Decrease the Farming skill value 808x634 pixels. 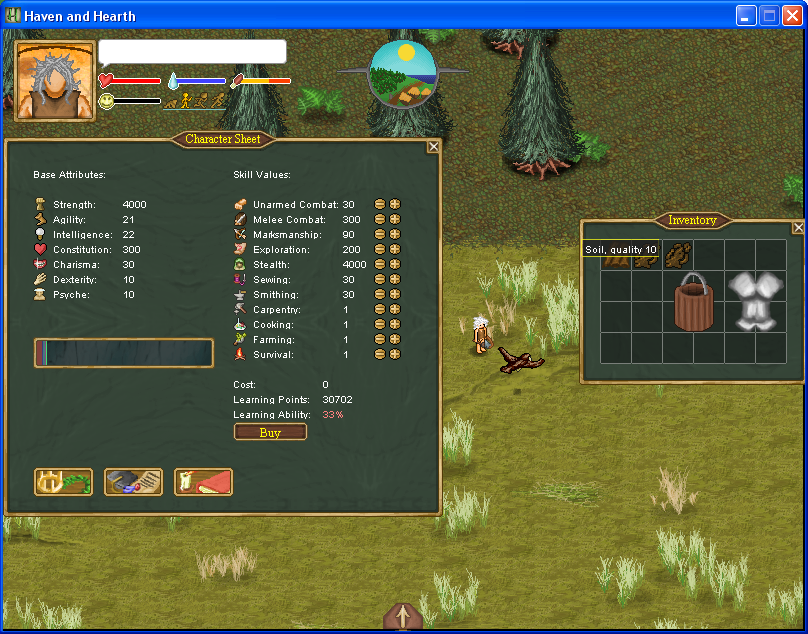point(380,339)
